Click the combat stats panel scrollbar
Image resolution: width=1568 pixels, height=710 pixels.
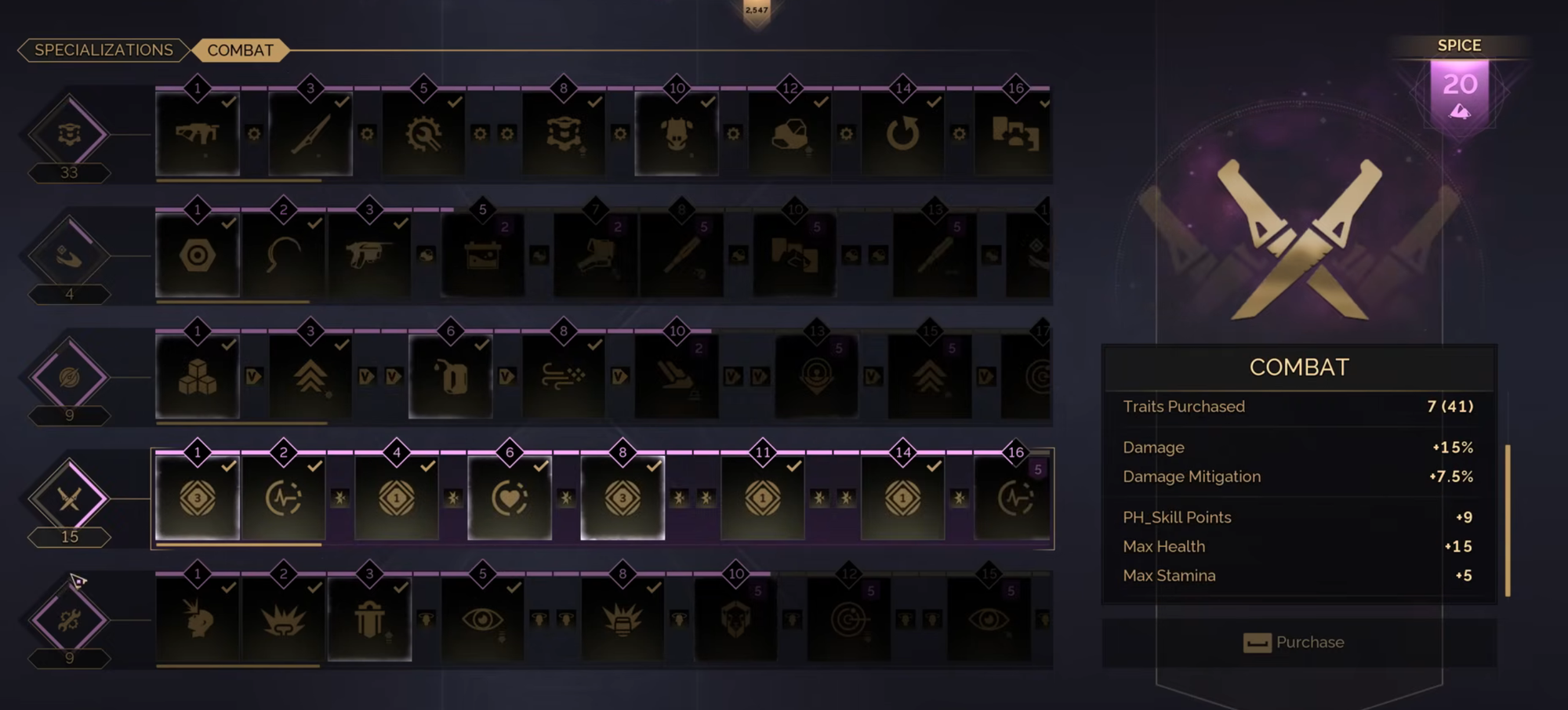point(1507,520)
